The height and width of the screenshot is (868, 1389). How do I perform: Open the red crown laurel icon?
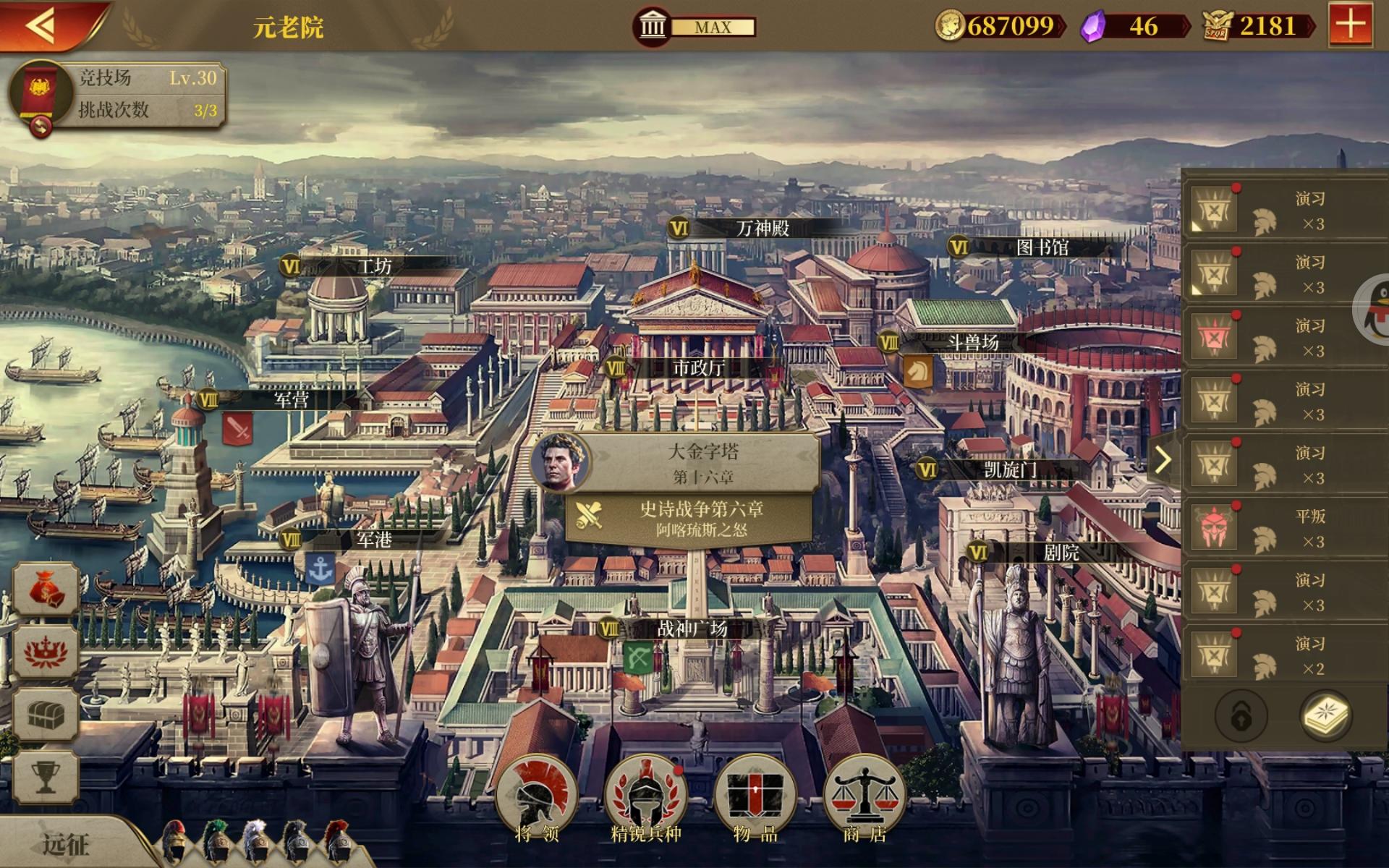click(45, 652)
